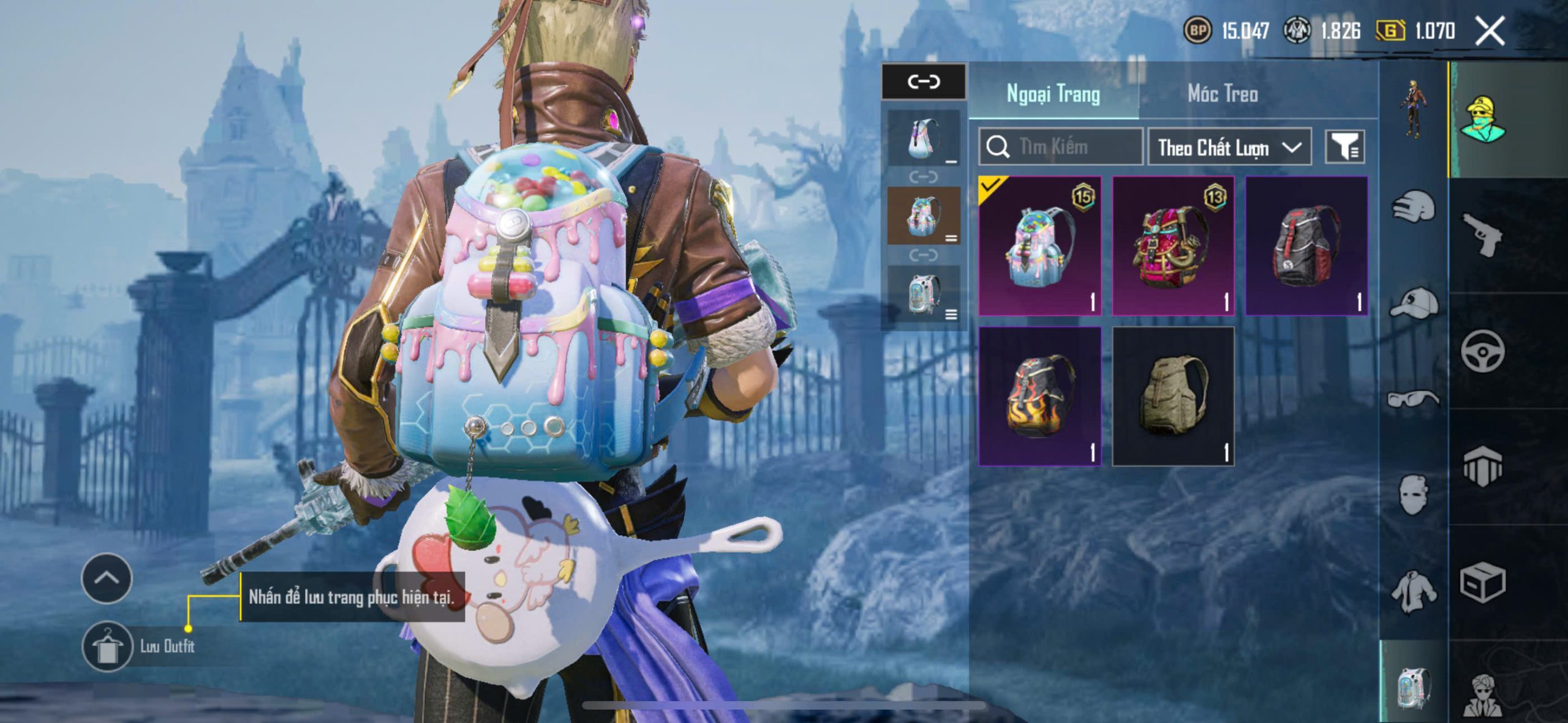Open the crate box category
The width and height of the screenshot is (1568, 723).
tap(1482, 583)
